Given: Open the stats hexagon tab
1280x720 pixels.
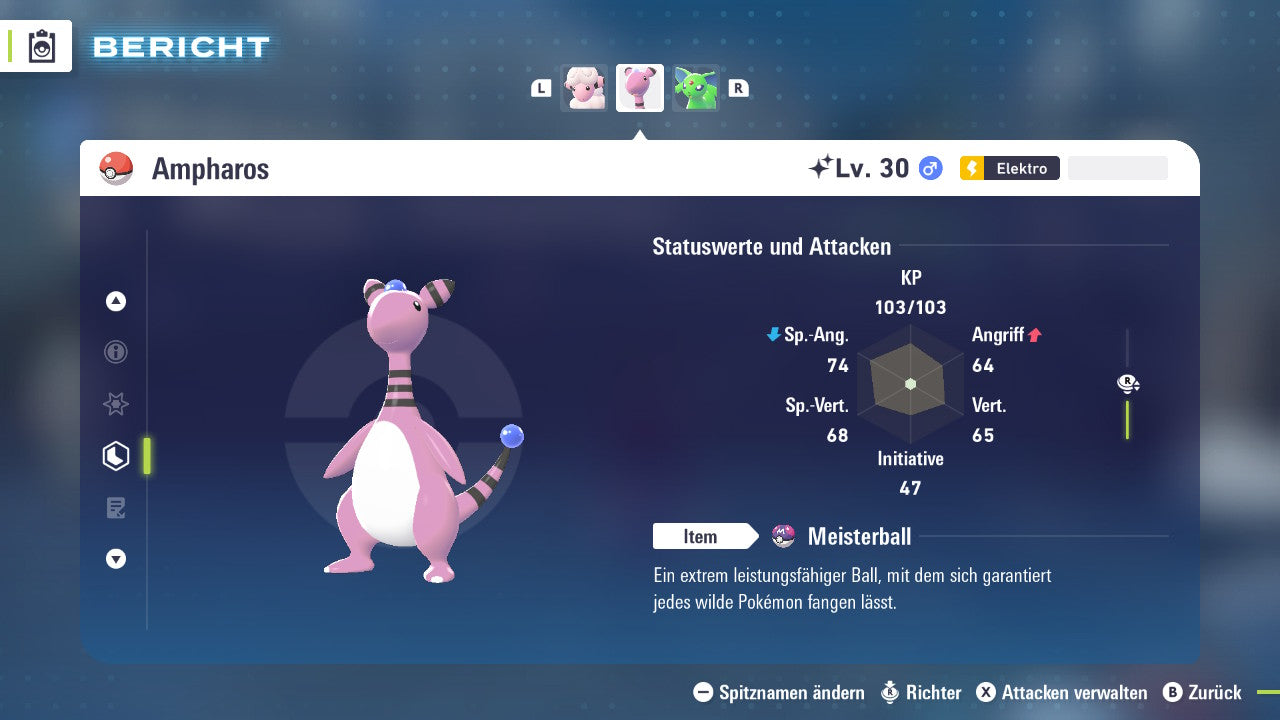Looking at the screenshot, I should (x=115, y=455).
